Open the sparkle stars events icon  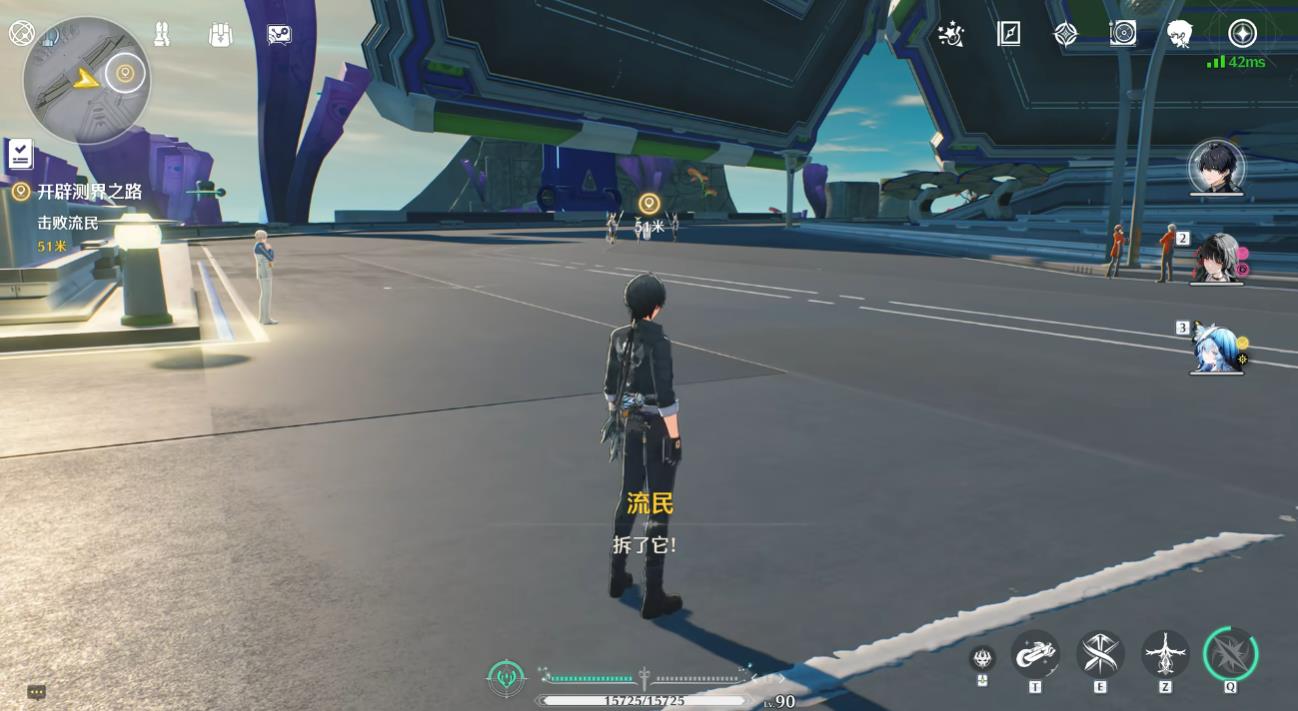click(950, 35)
